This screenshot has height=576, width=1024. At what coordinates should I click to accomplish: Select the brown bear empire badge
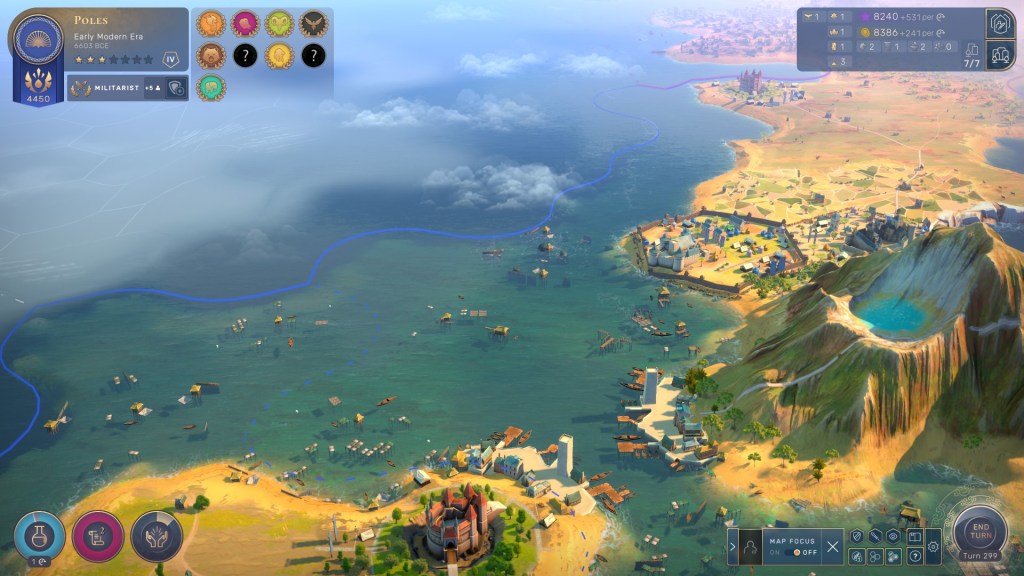tap(210, 56)
